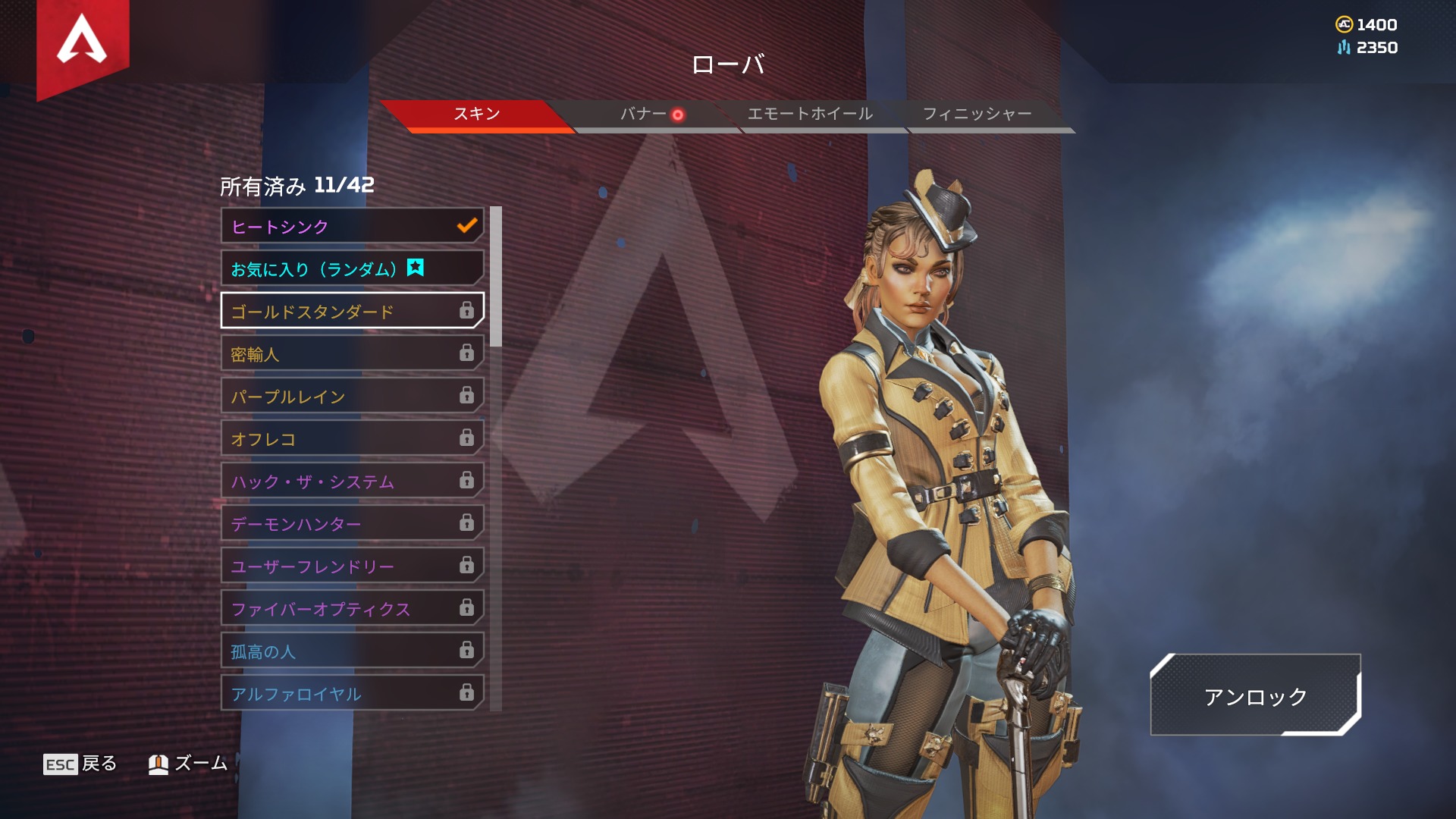The width and height of the screenshot is (1456, 819).
Task: Preview the ファイバーオプティクス skin
Action: click(352, 608)
